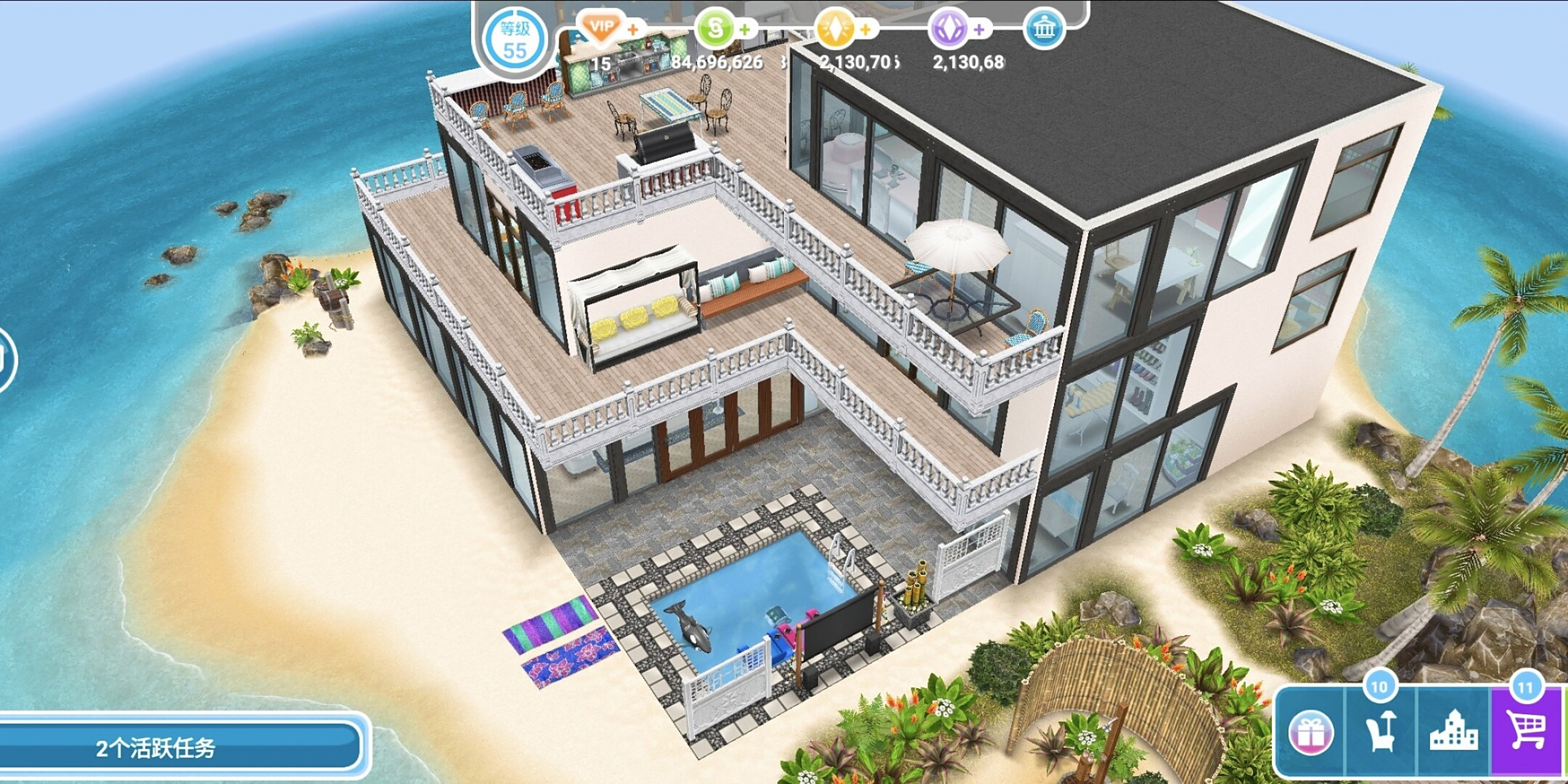Open the purple shopping cart store
The height and width of the screenshot is (784, 1568).
[x=1526, y=731]
